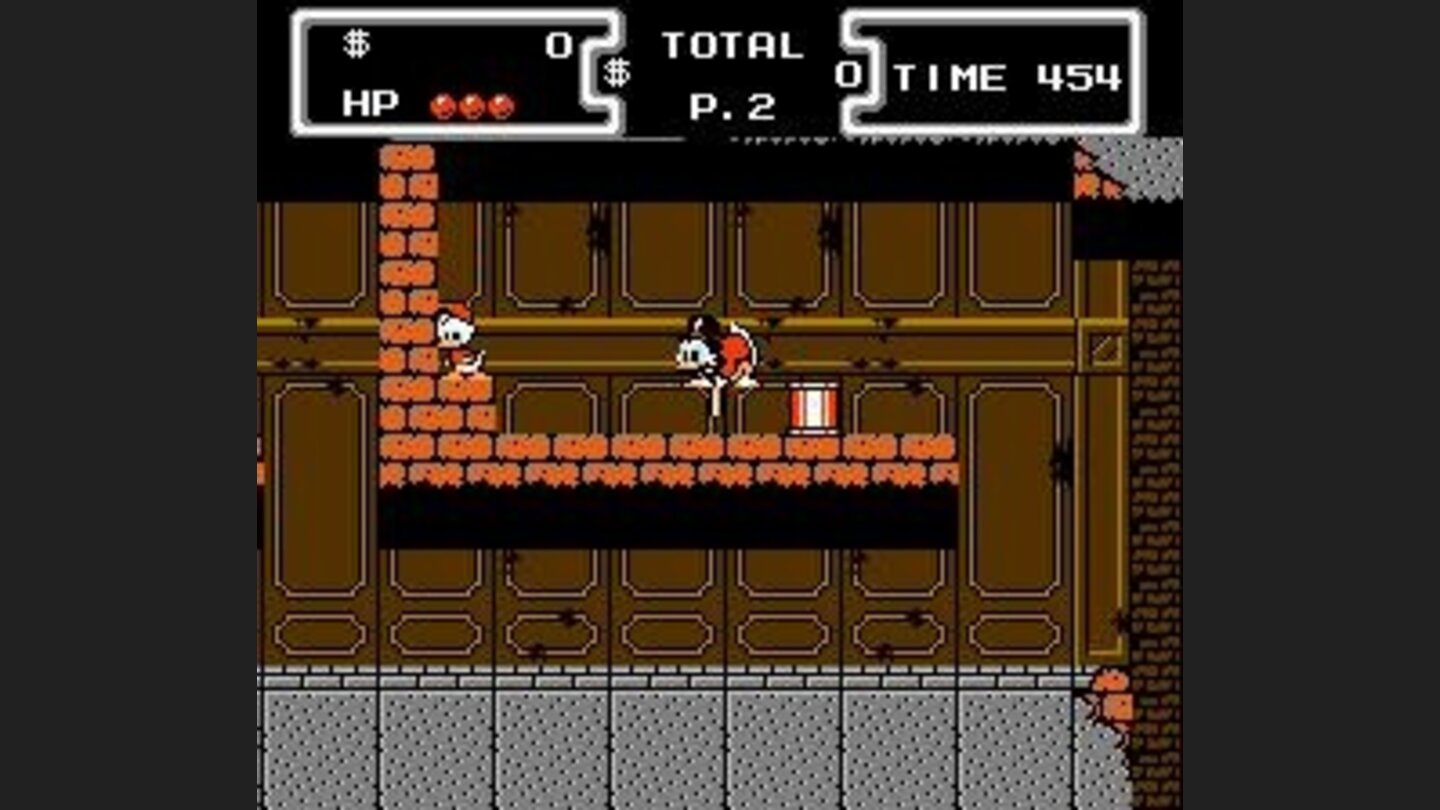The height and width of the screenshot is (810, 1440).
Task: Click the last HP heart on the right
Action: tap(499, 104)
